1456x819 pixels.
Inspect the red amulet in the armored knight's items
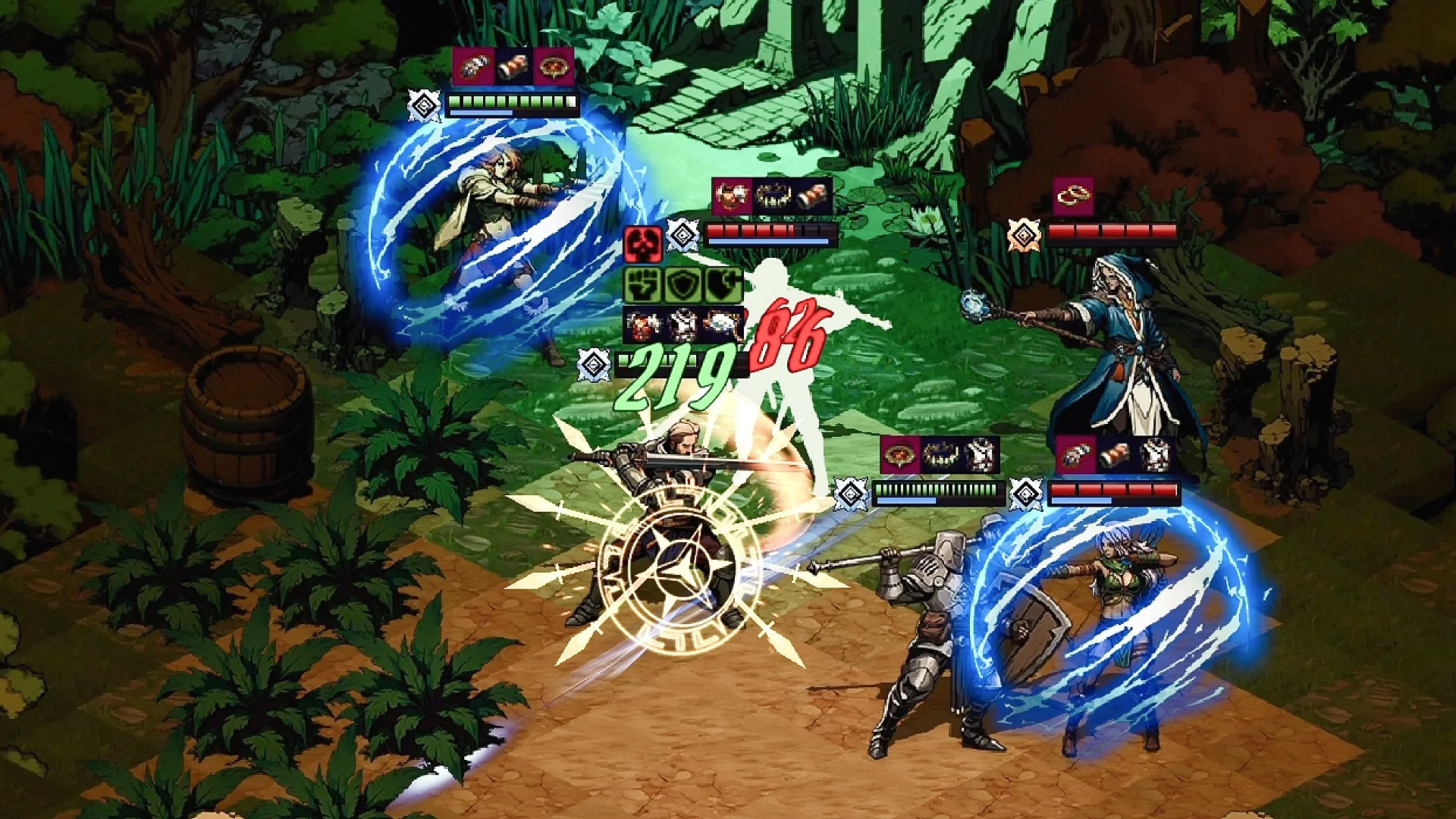coord(900,455)
